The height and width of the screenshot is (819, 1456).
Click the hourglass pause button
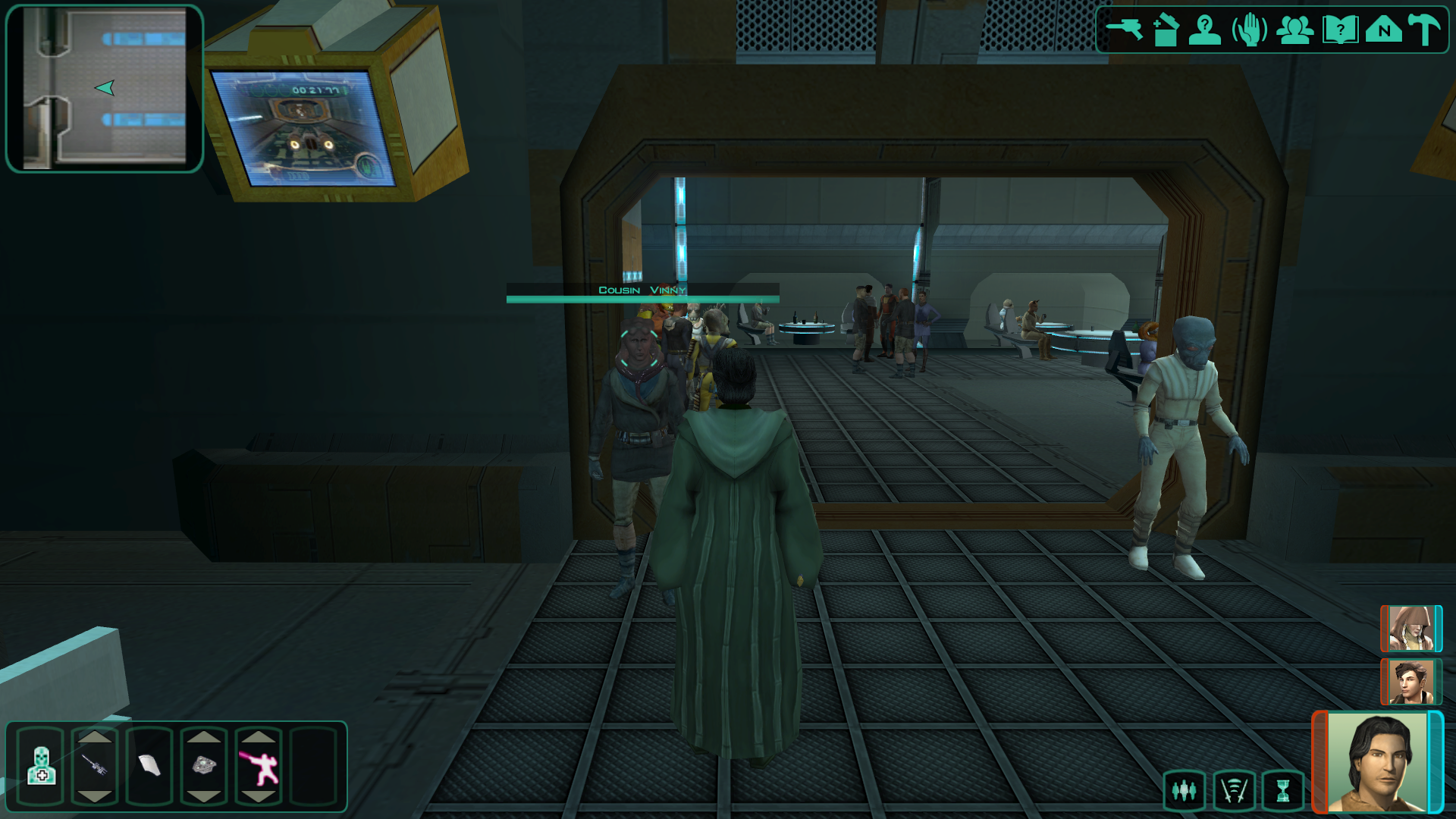1282,791
